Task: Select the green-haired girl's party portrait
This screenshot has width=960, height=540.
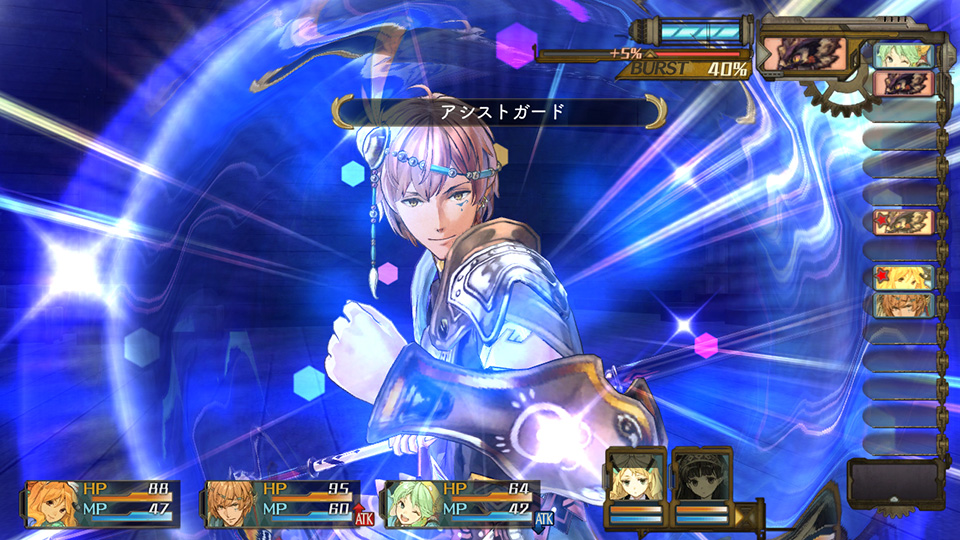Action: pos(412,503)
